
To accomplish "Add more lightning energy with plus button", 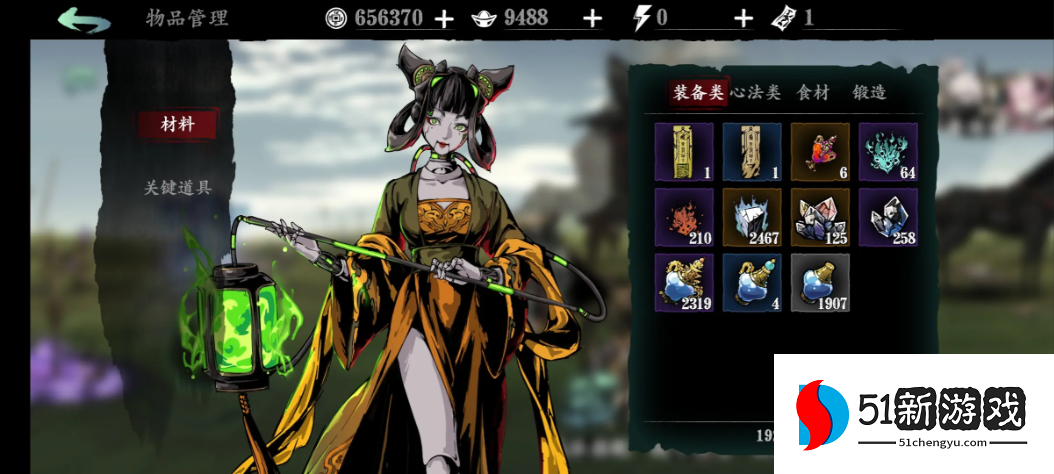I will [x=743, y=18].
